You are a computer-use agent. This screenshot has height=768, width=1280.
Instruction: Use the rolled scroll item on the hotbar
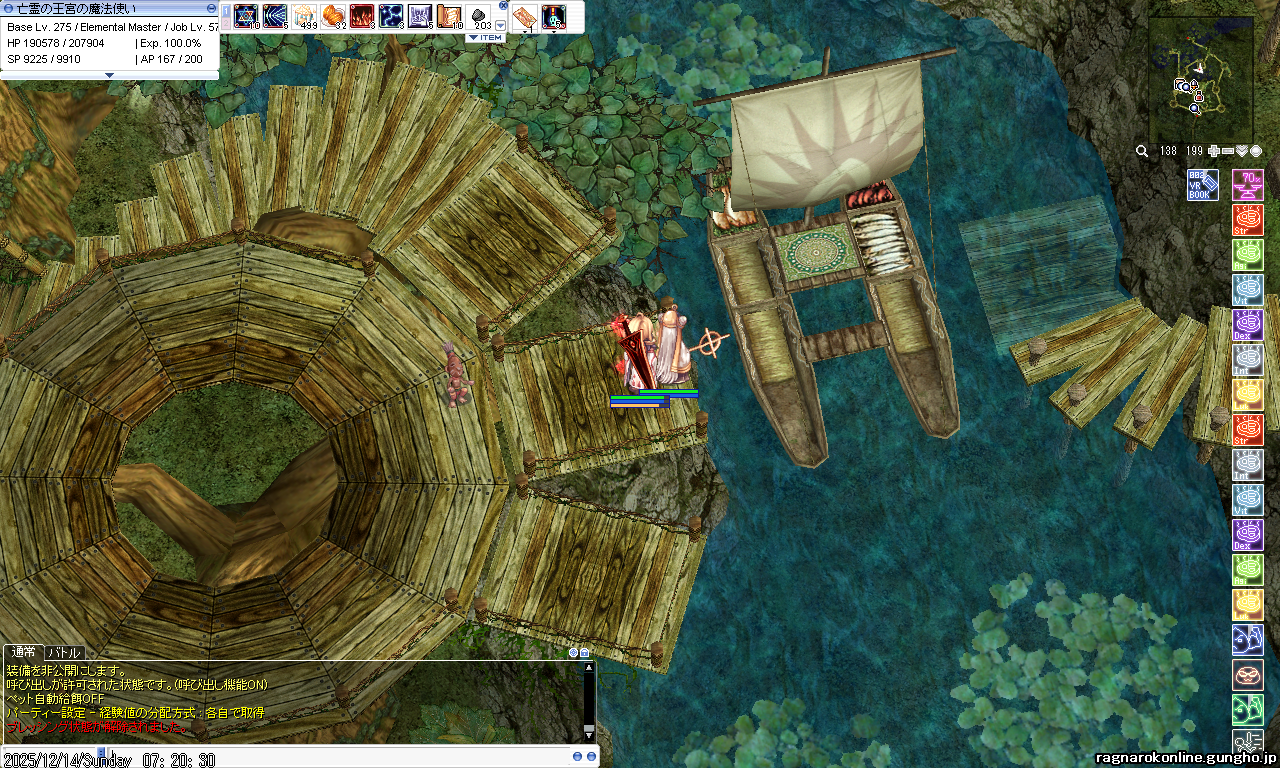449,16
